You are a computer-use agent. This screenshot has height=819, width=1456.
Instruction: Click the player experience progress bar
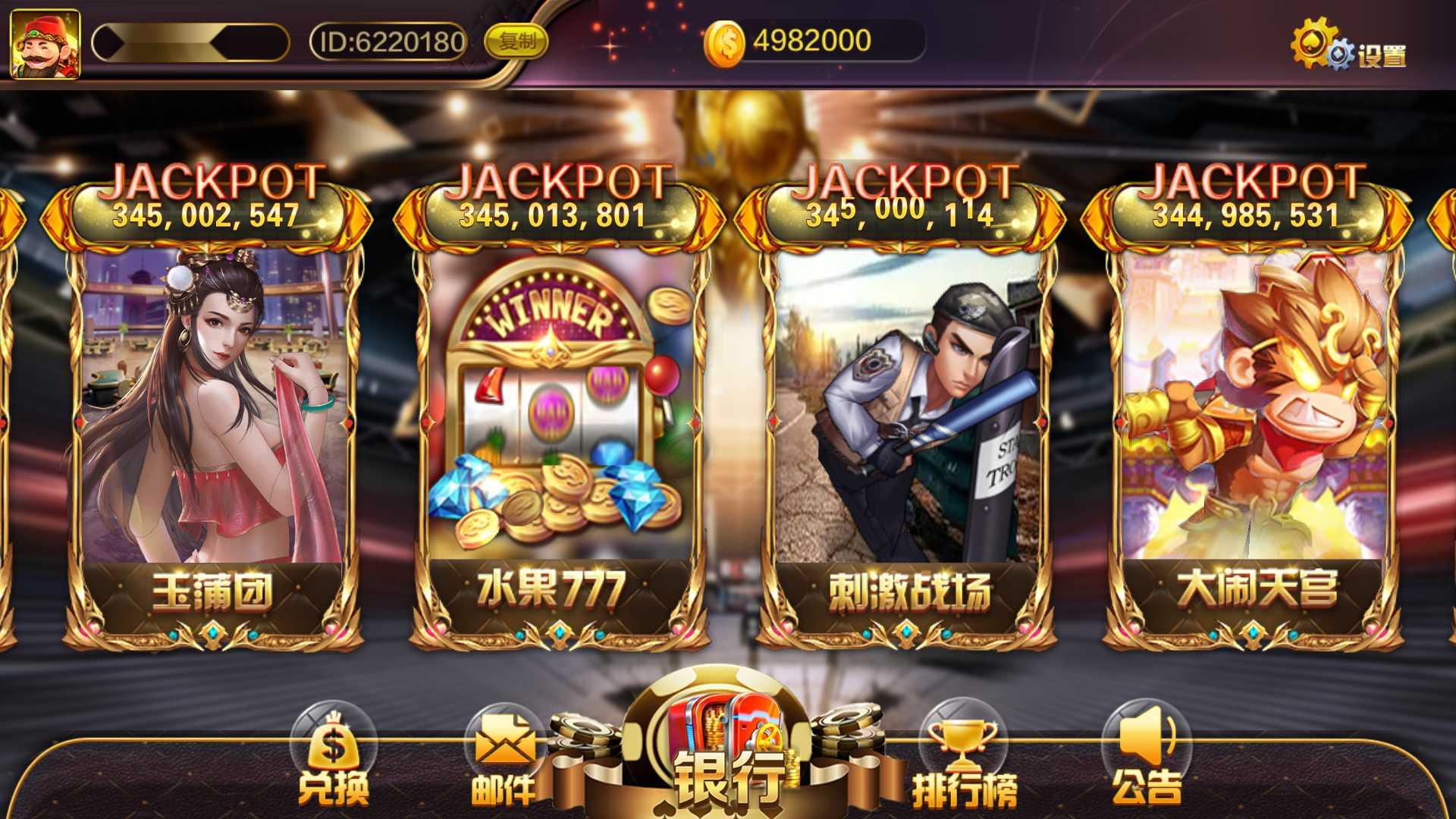click(190, 42)
